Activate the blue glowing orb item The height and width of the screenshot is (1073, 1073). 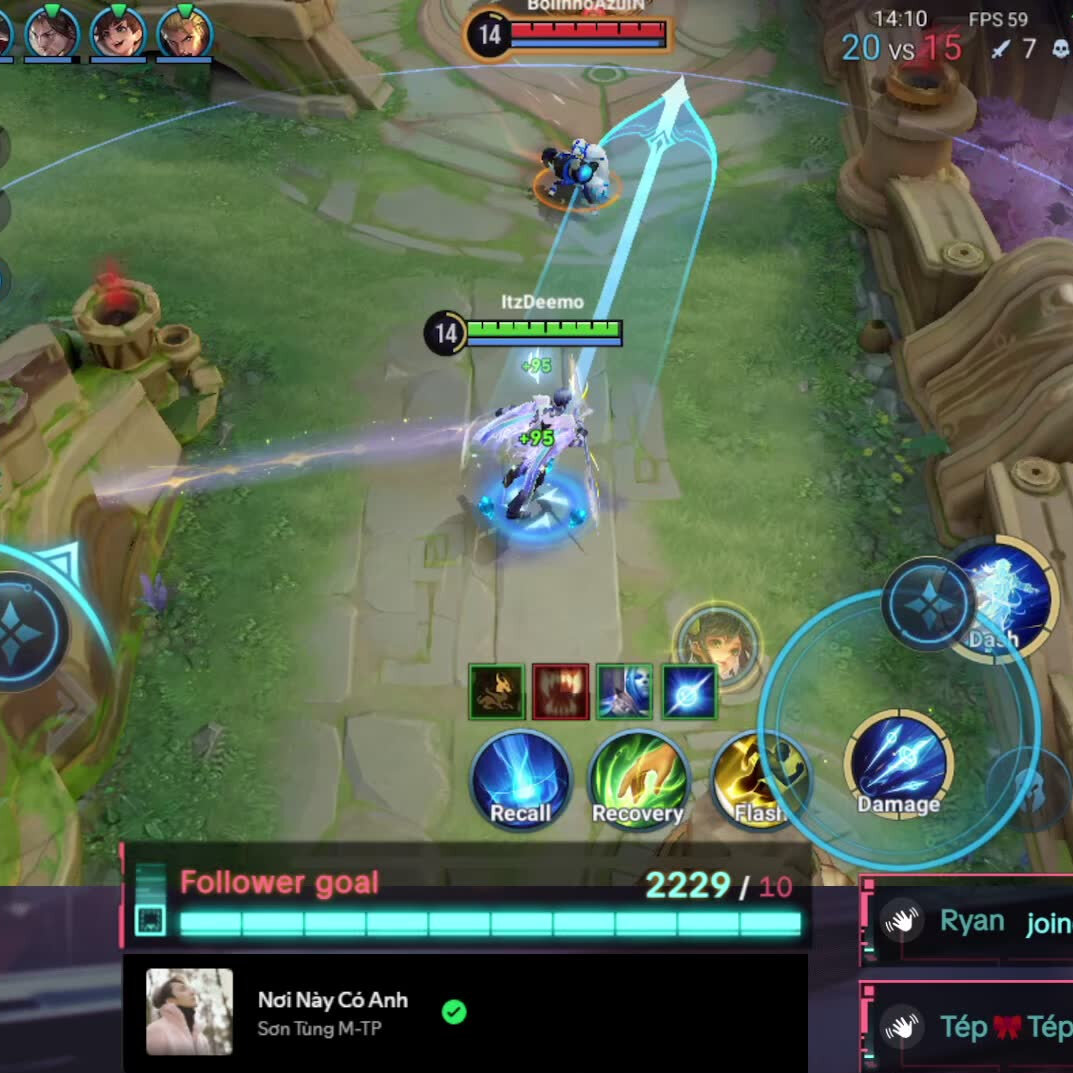(x=688, y=692)
